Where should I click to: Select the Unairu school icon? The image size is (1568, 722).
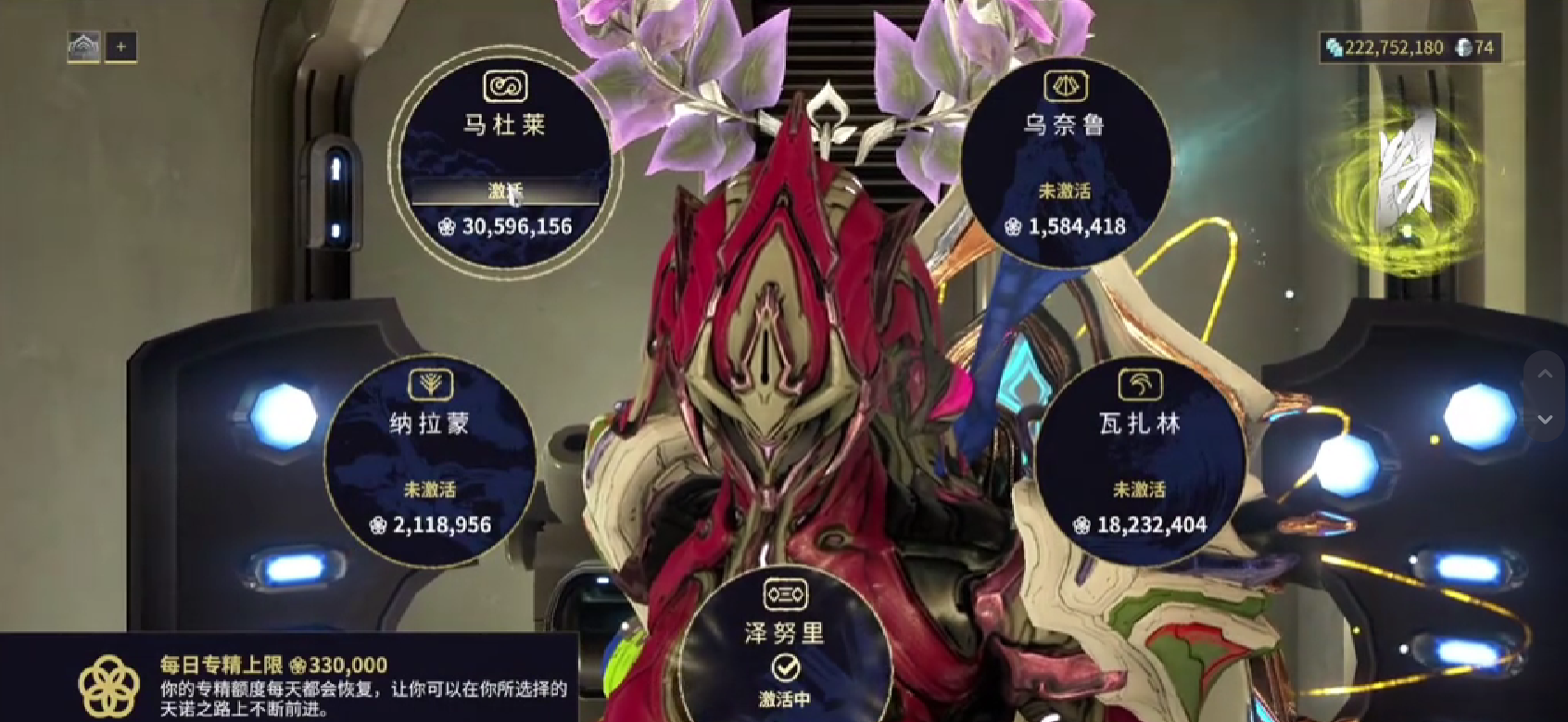[x=1068, y=88]
